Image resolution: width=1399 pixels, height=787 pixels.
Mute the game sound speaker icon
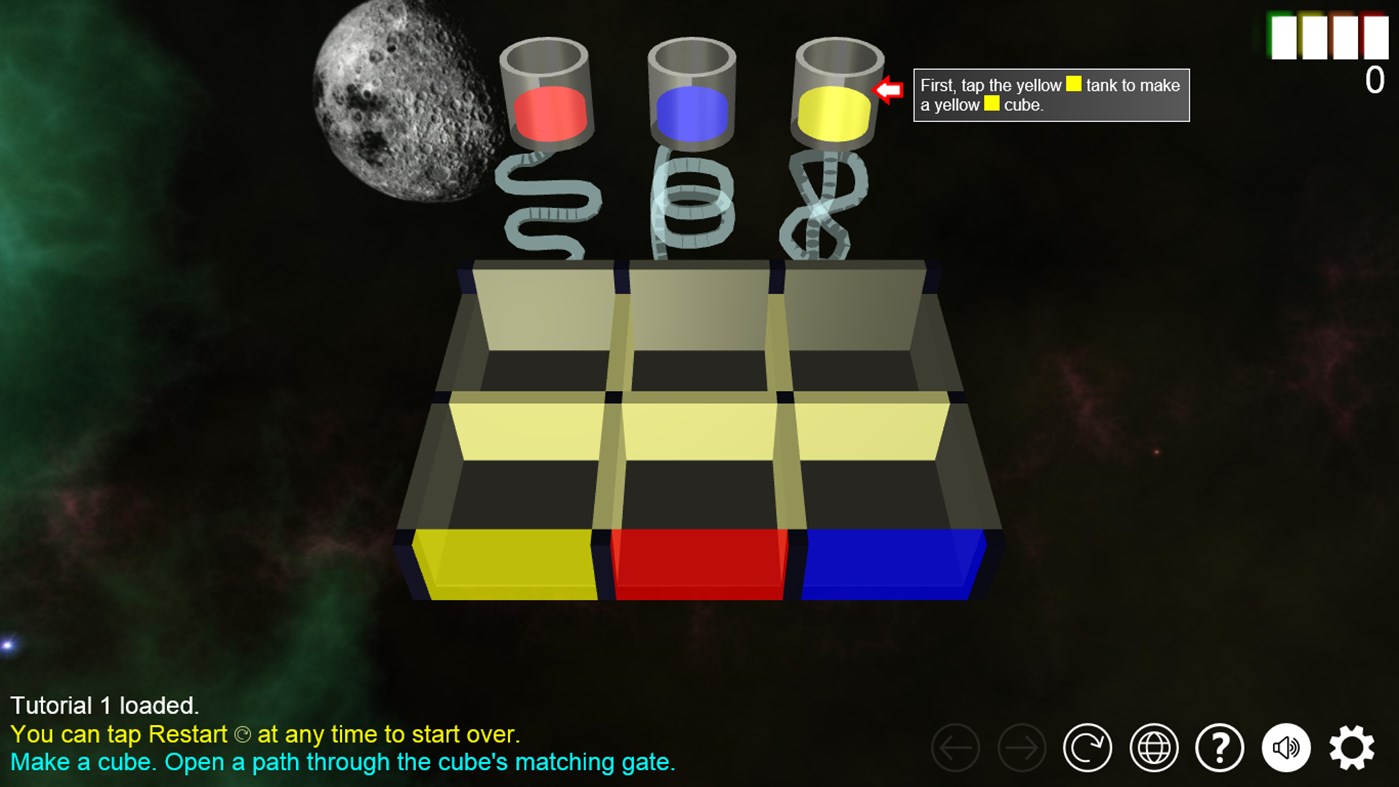pos(1286,747)
